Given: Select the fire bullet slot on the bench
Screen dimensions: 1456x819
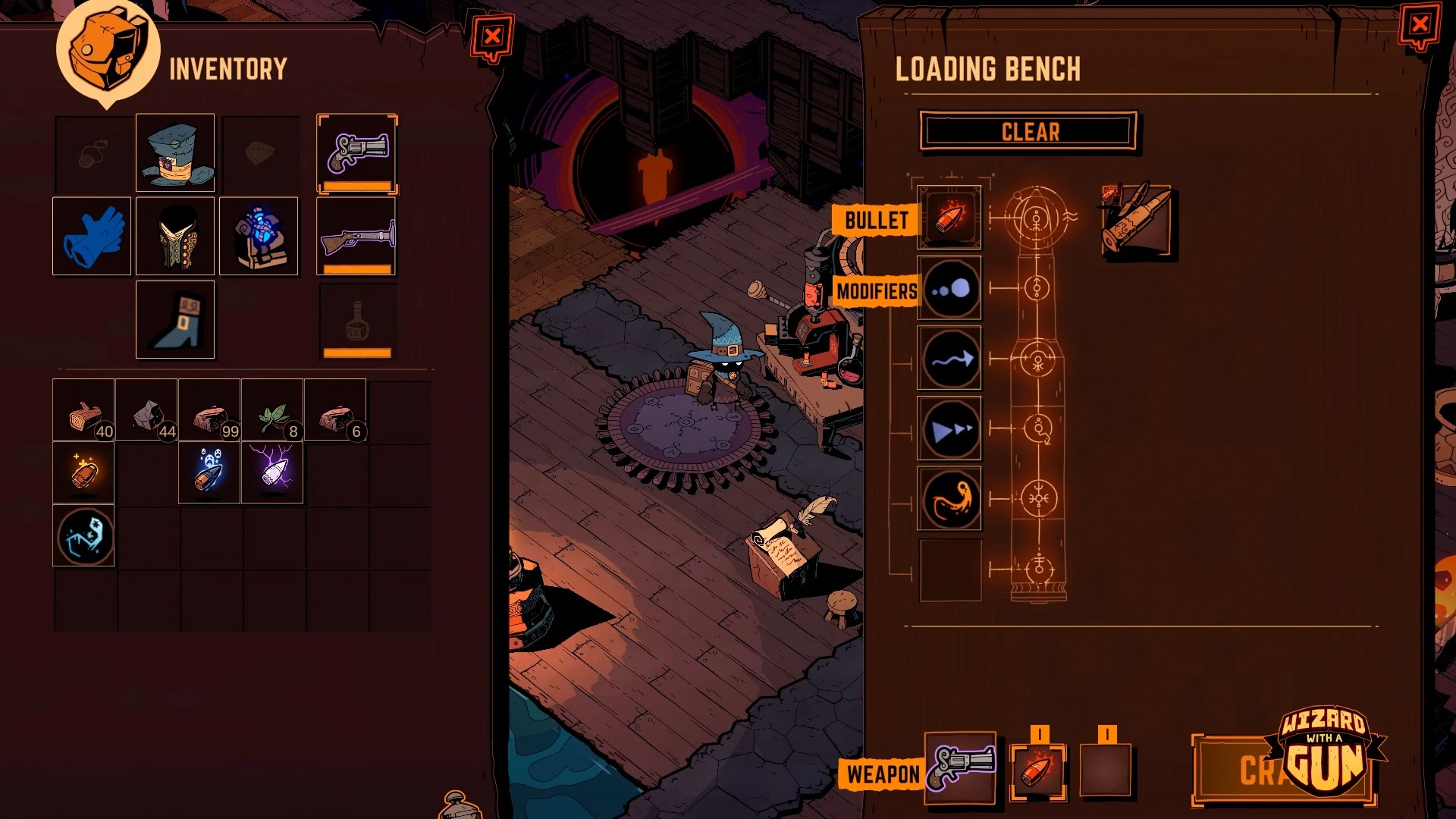Looking at the screenshot, I should [949, 218].
